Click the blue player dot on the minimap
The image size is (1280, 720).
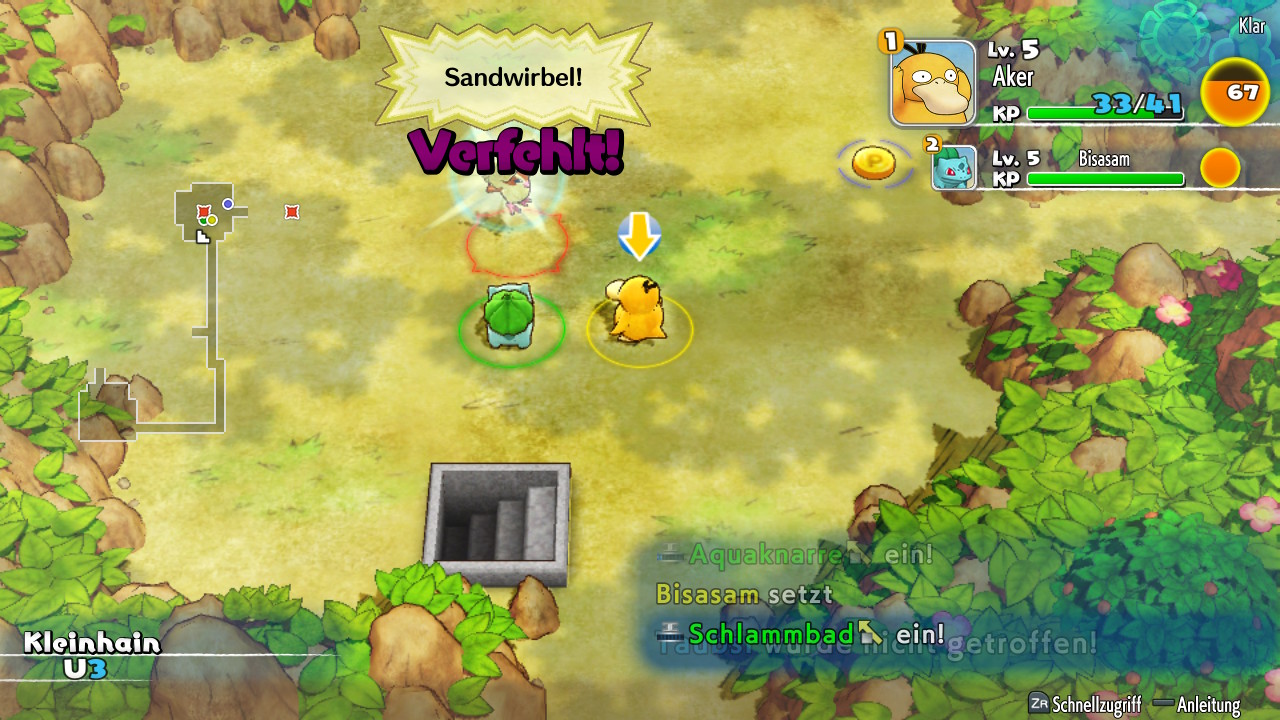pos(228,203)
